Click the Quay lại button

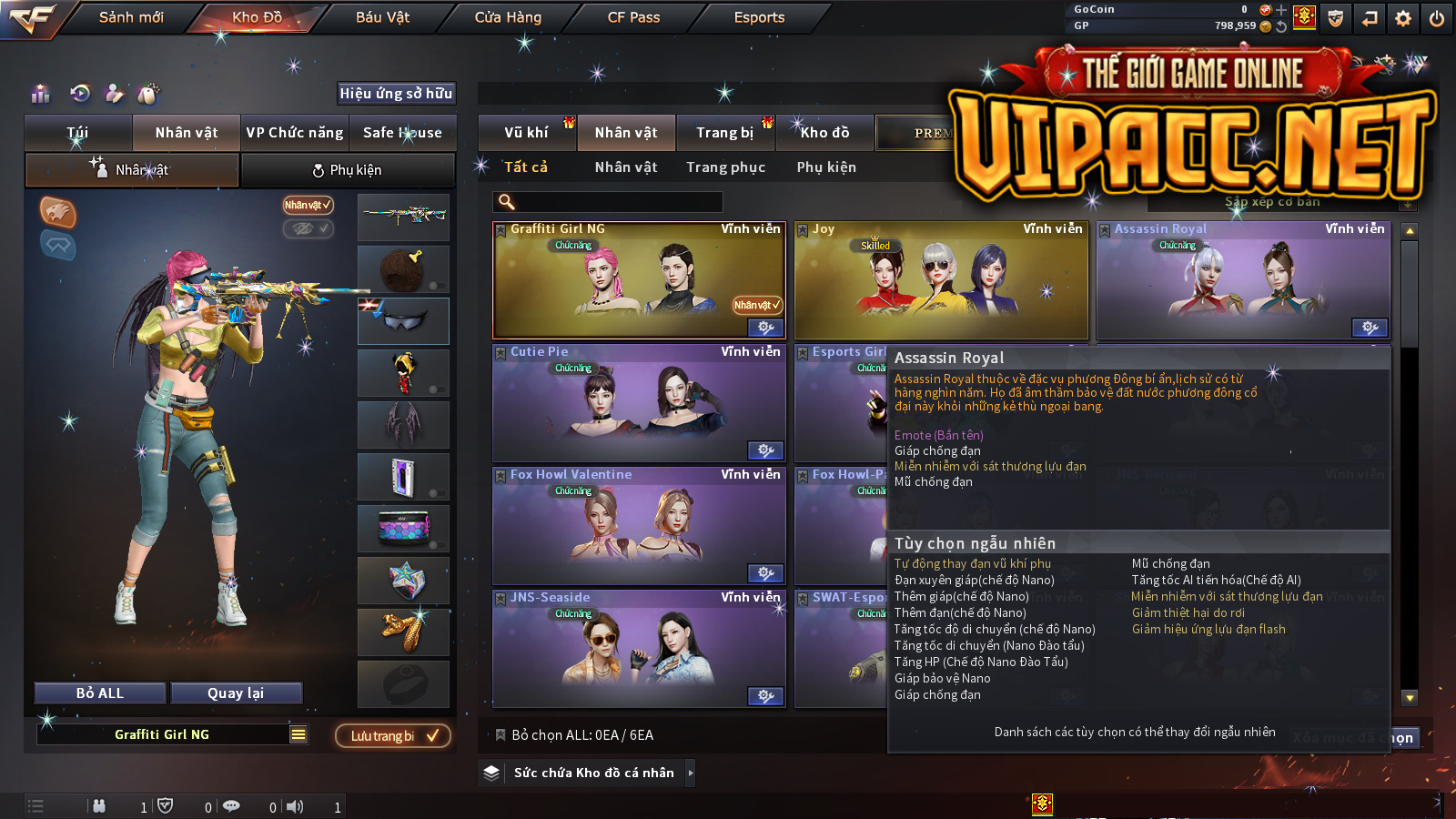[x=236, y=693]
